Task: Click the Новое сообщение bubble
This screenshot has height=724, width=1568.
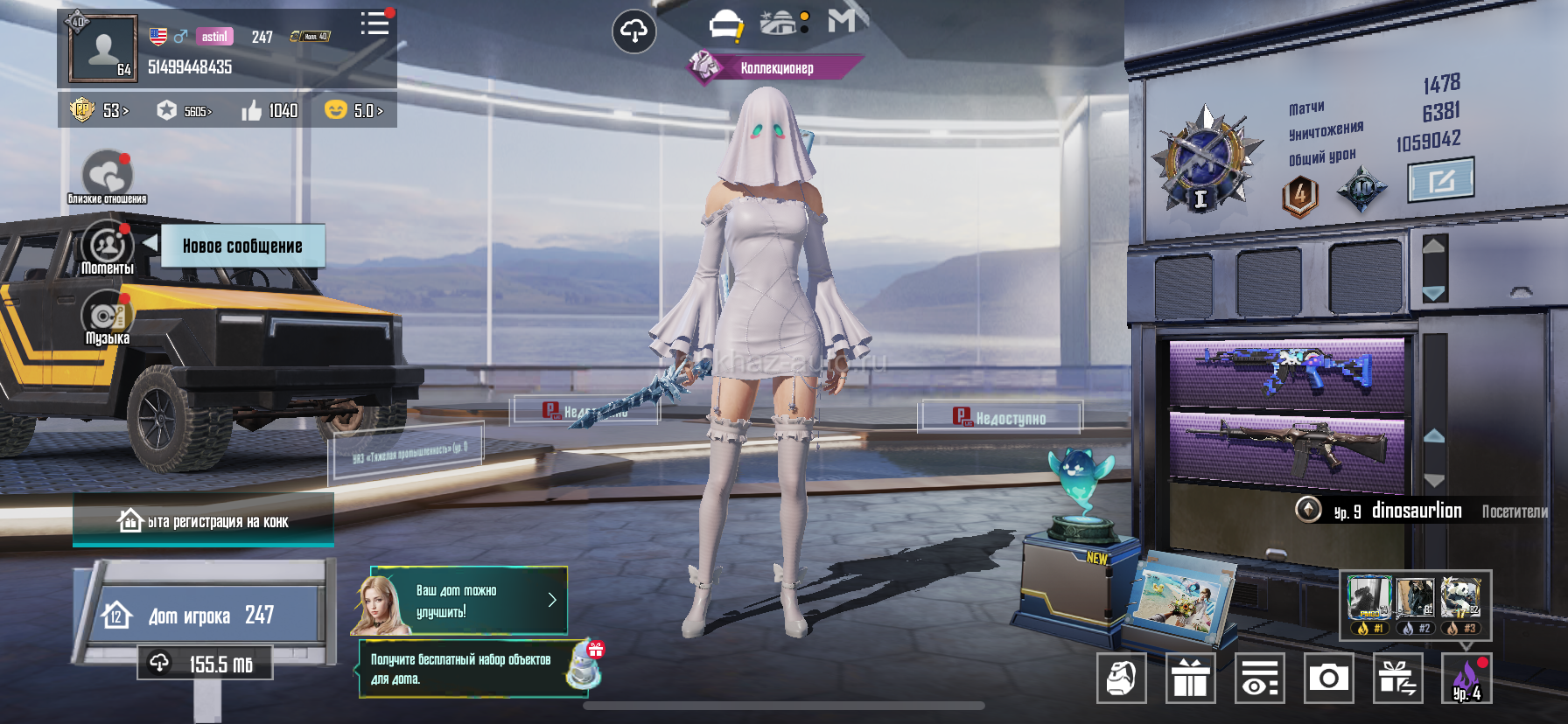Action: pos(242,246)
